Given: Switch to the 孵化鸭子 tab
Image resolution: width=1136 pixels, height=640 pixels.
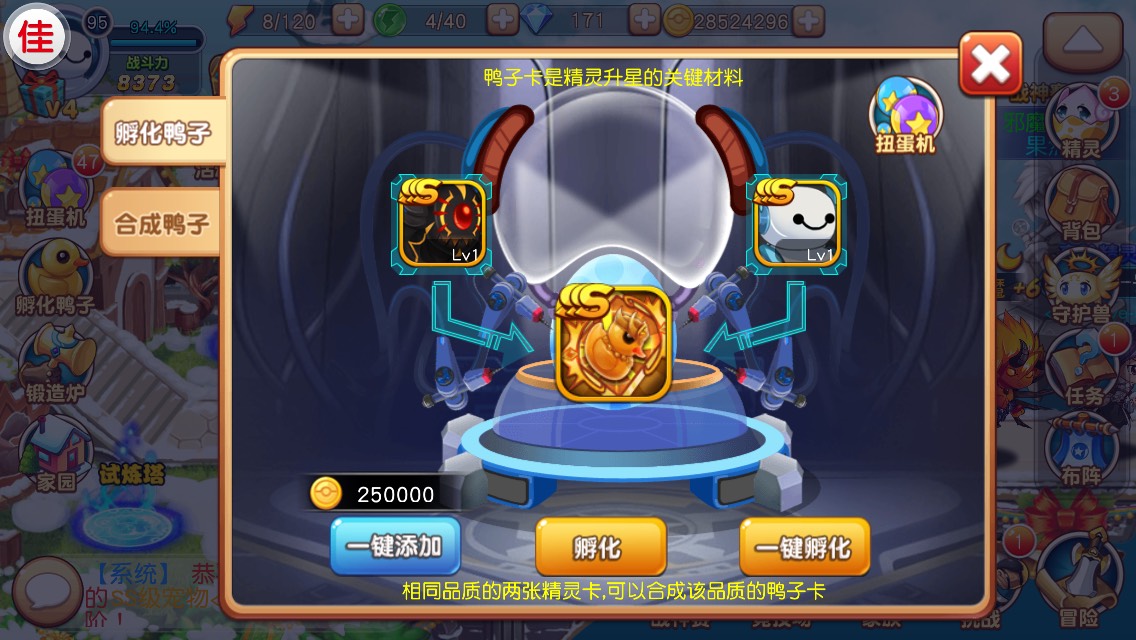Looking at the screenshot, I should click(162, 132).
